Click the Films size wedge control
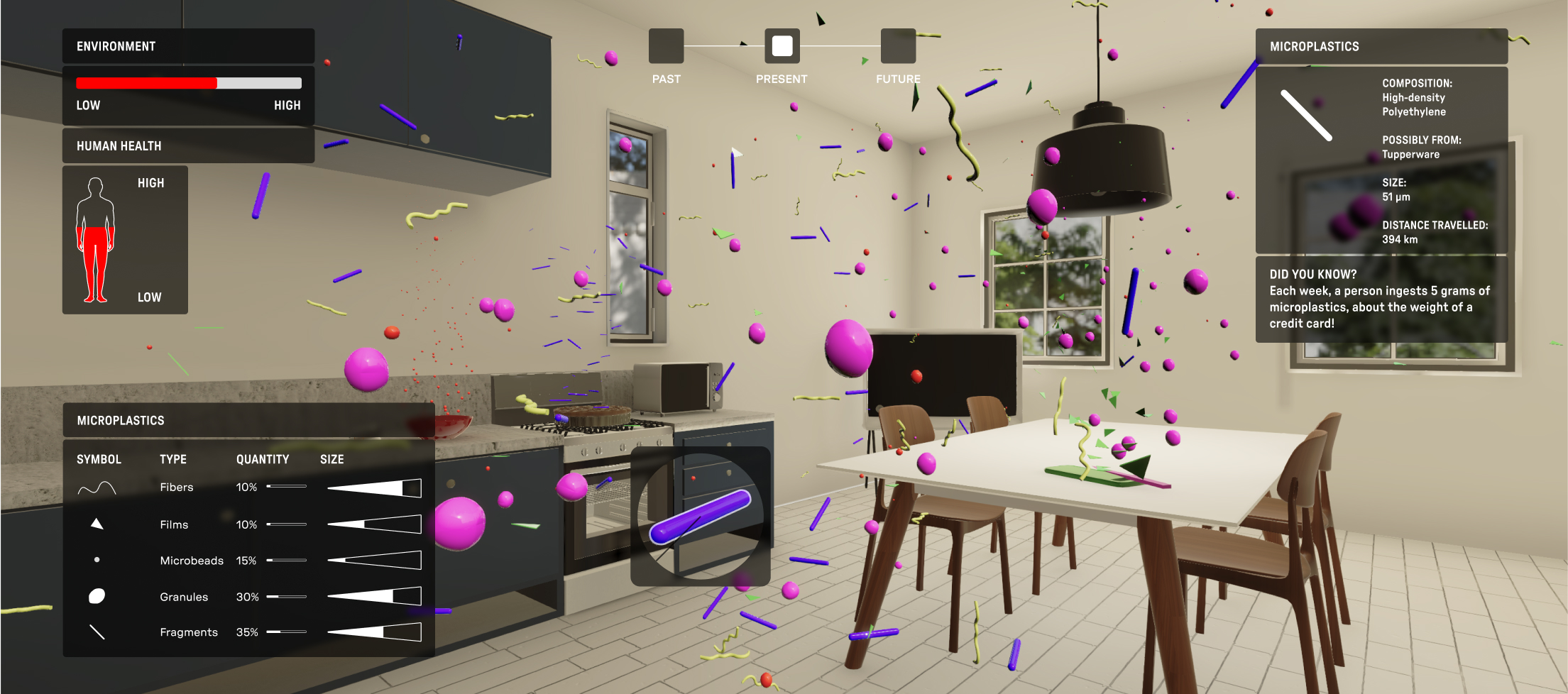The image size is (1568, 694). [374, 524]
